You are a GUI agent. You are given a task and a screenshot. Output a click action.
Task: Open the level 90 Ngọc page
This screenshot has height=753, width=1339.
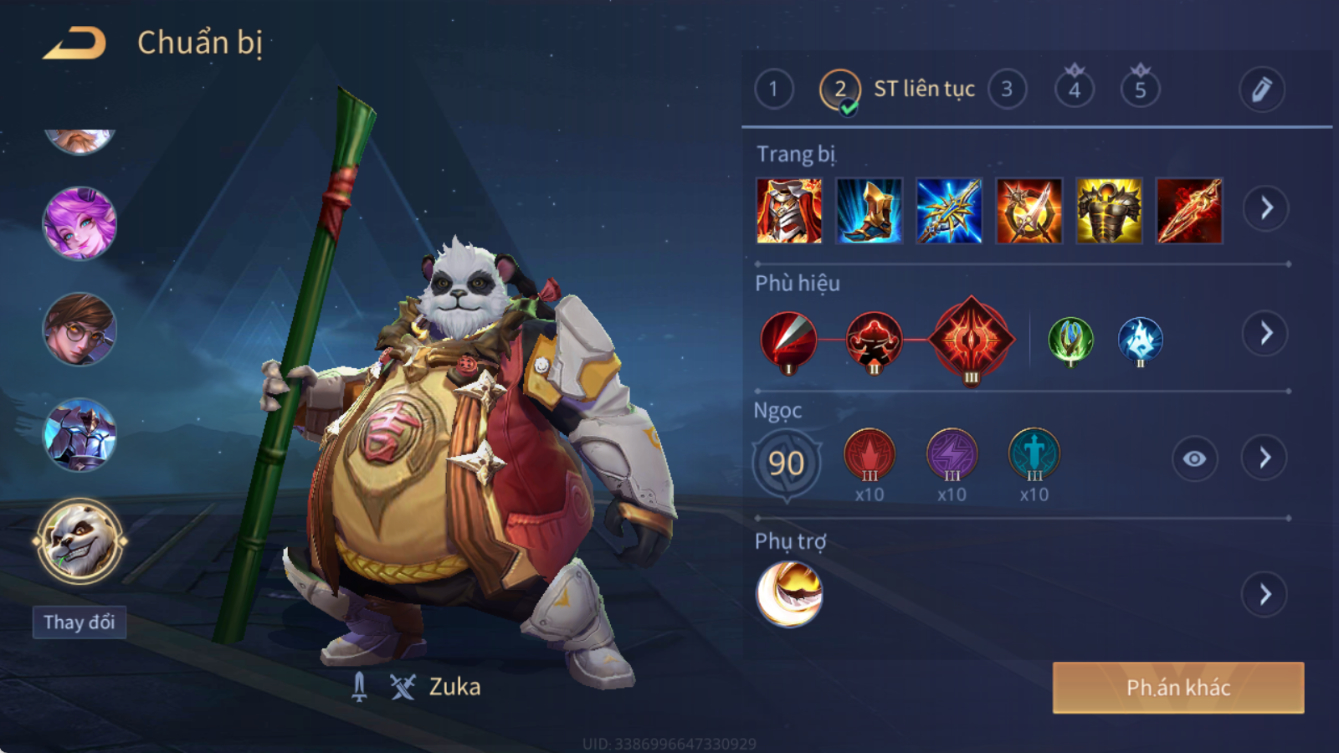point(787,463)
